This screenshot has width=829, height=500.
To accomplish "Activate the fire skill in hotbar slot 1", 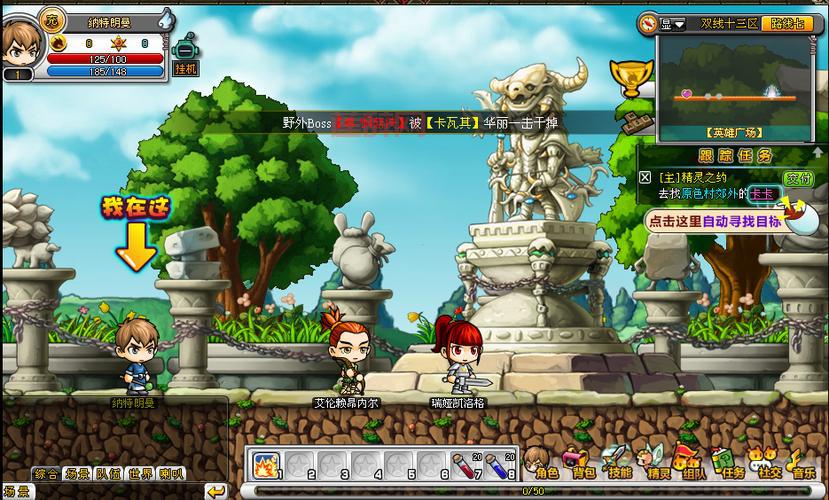I will click(x=265, y=465).
